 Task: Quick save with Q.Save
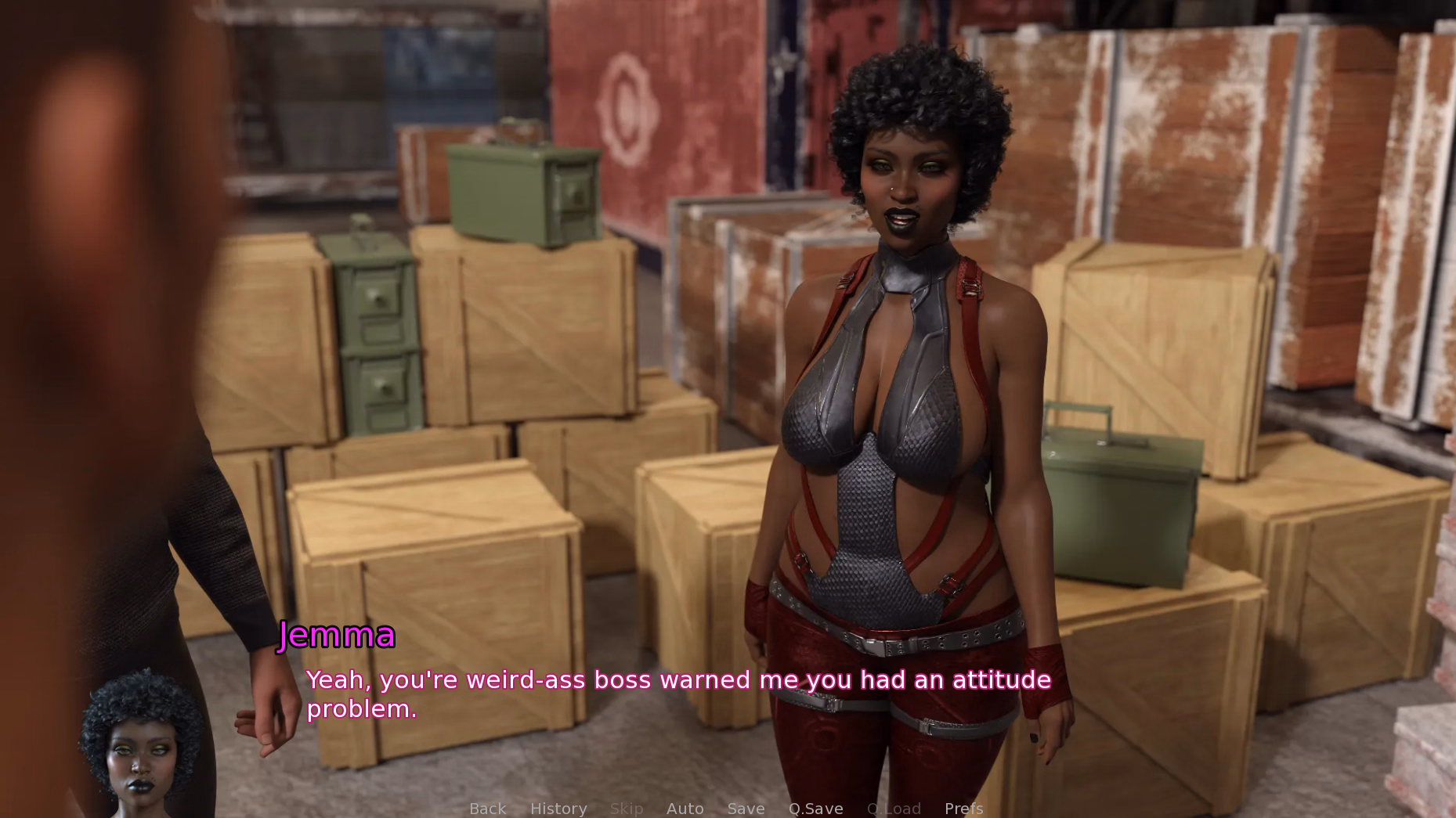(815, 809)
